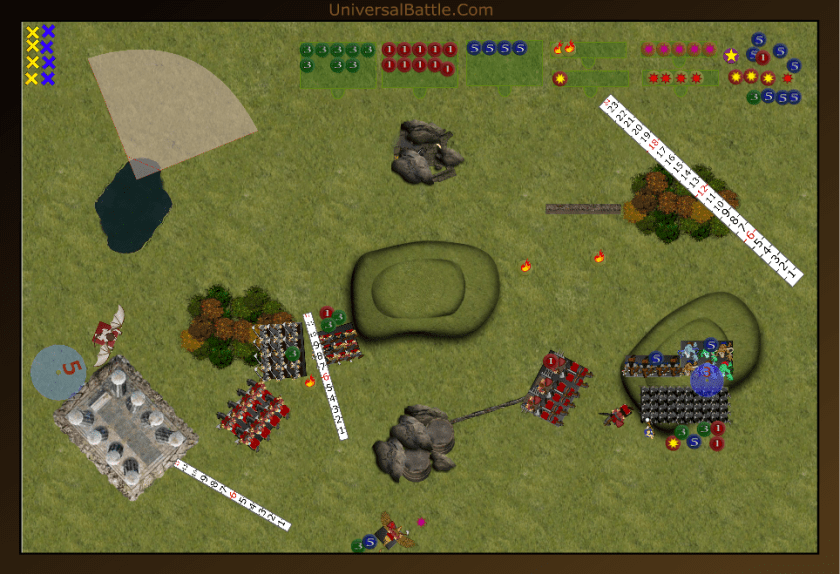This screenshot has width=840, height=574.
Task: Select the lone red hero beside the black regiment
Action: pyautogui.click(x=619, y=413)
